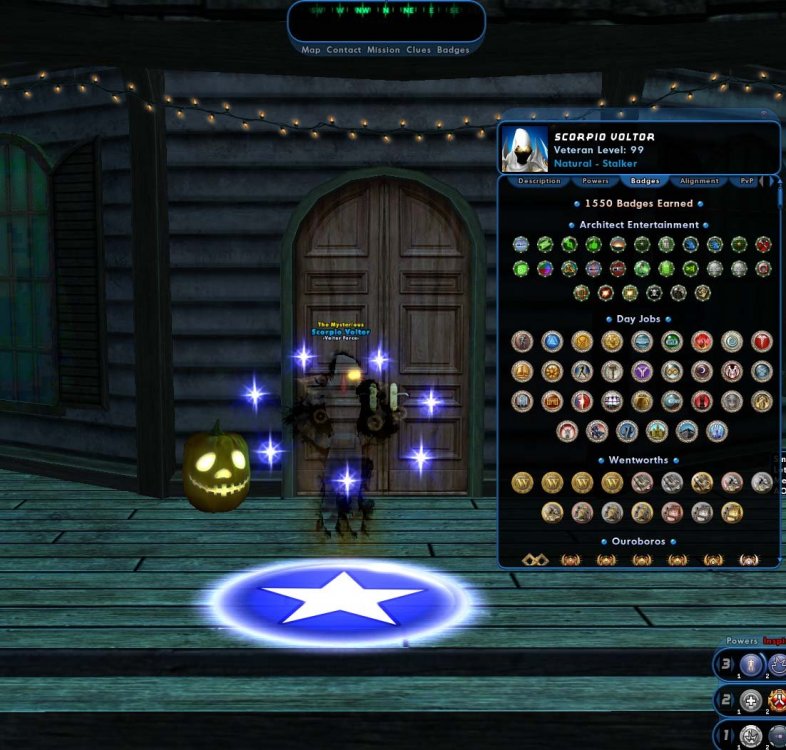Select the red caduceus Day Jobs badge
786x750 pixels.
coord(762,342)
